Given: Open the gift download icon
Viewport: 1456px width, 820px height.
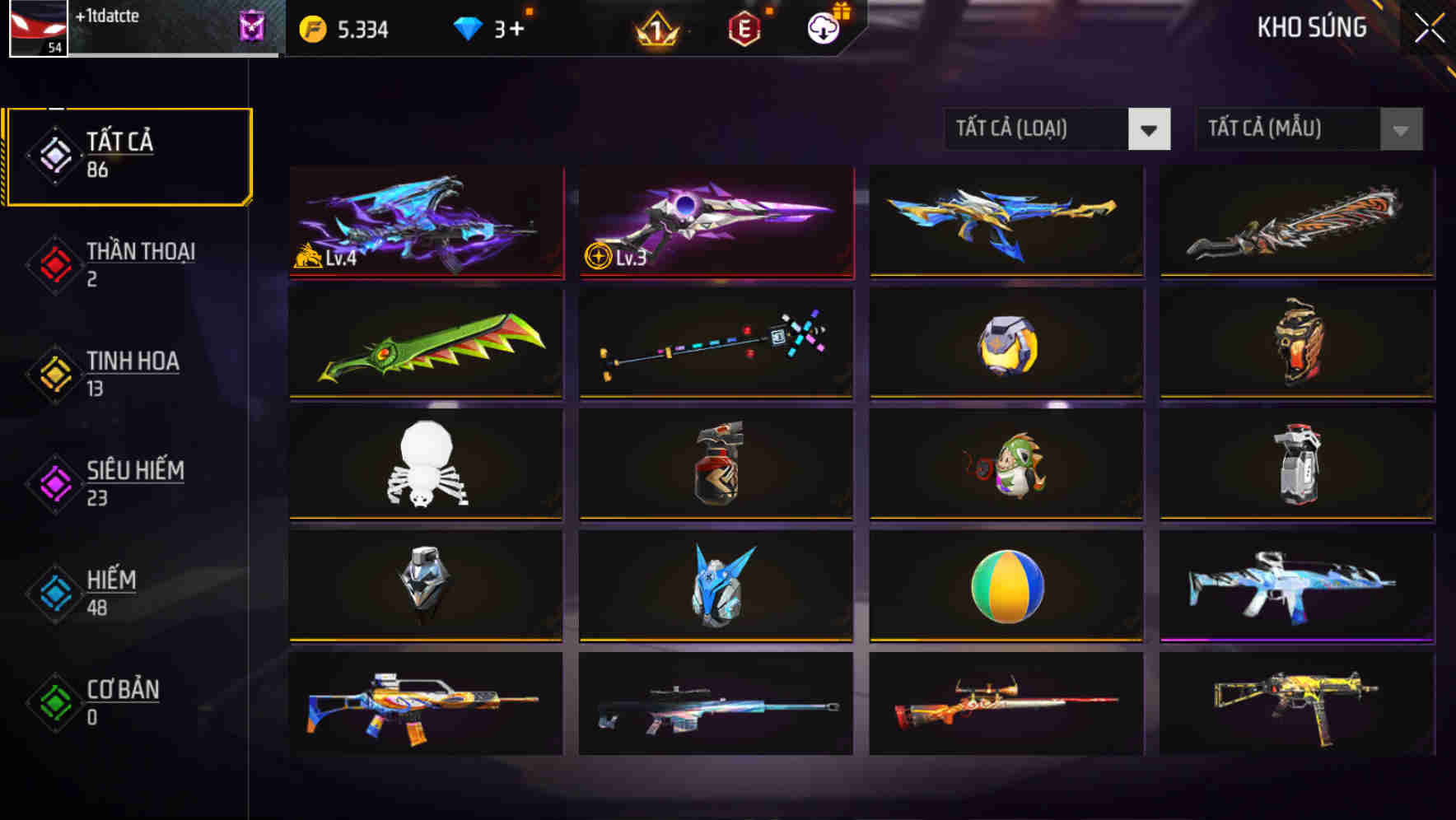Looking at the screenshot, I should tap(823, 27).
